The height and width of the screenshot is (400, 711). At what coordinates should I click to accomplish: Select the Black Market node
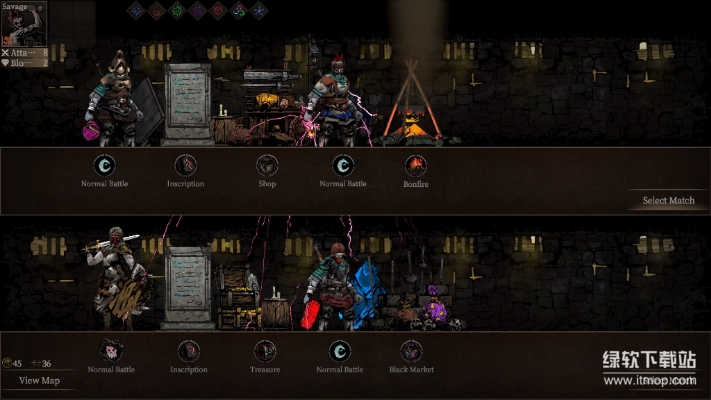(411, 351)
